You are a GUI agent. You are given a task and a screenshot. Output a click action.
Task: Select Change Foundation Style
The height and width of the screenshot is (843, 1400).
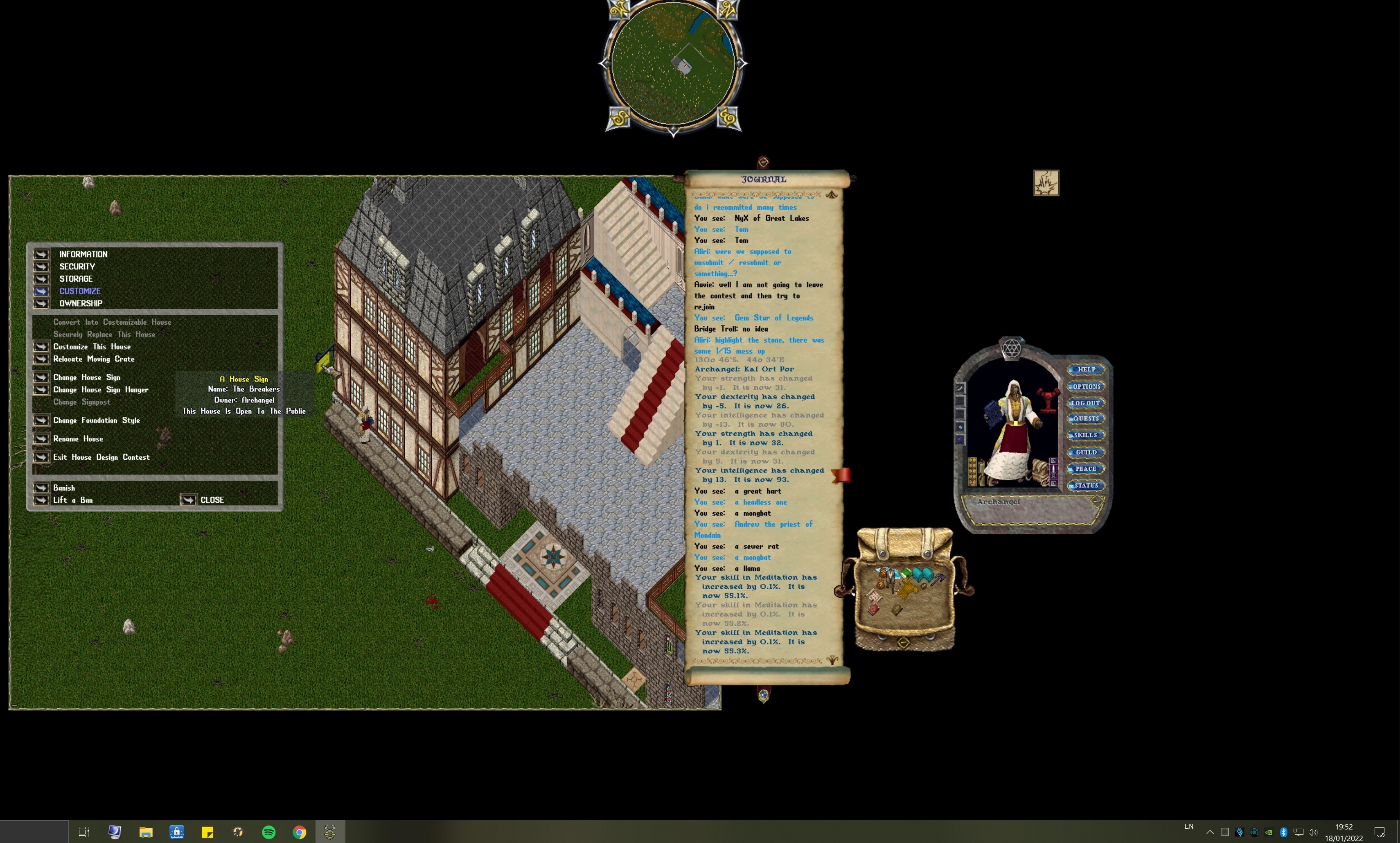click(x=41, y=420)
